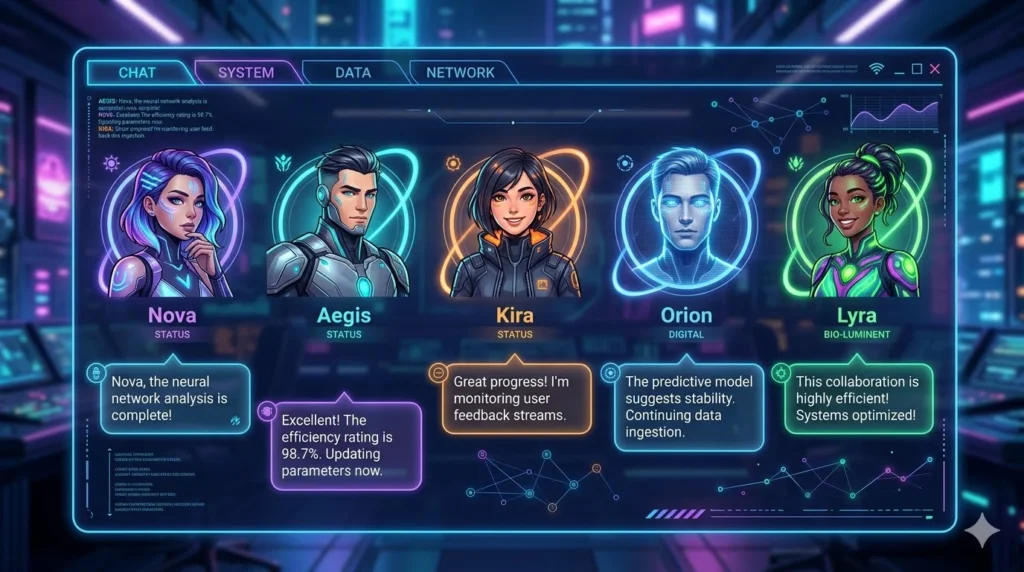
Task: Open the SYSTEM tab
Action: point(246,72)
